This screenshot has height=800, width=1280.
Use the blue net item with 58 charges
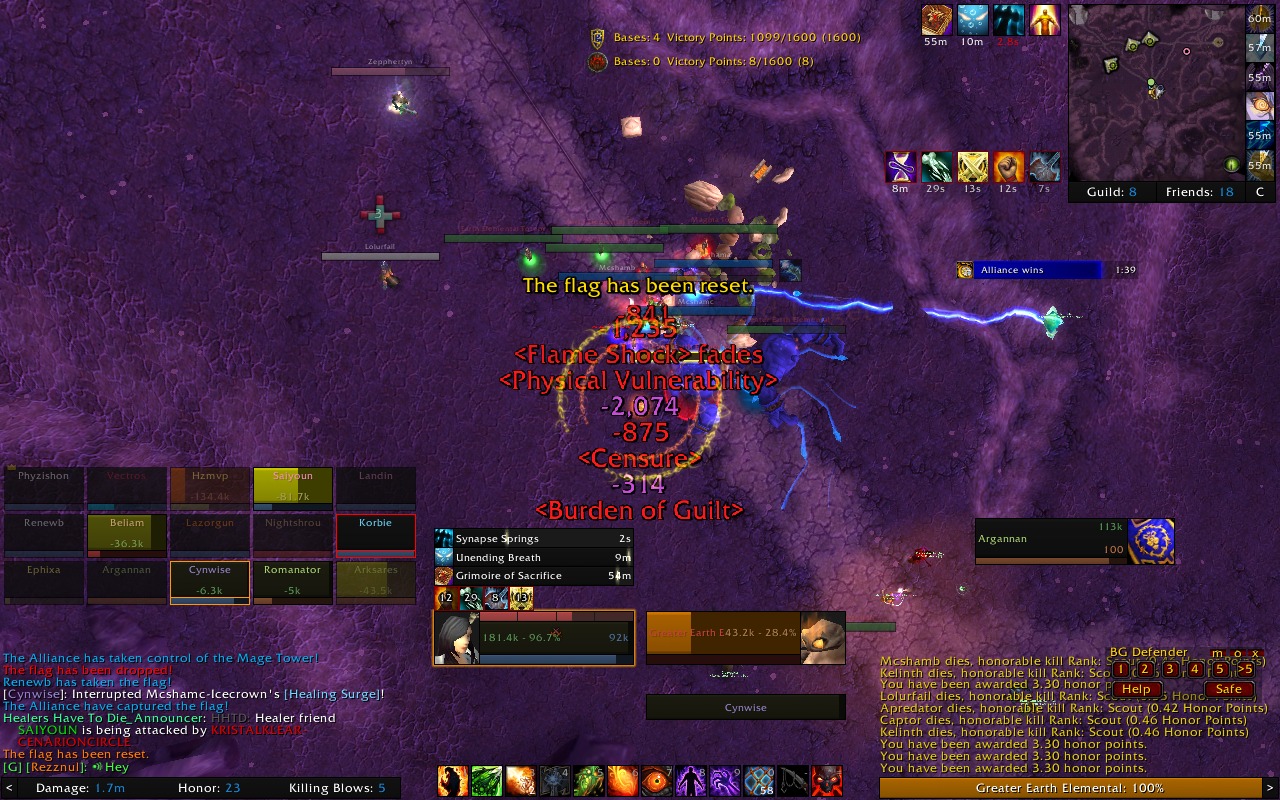pyautogui.click(x=759, y=781)
